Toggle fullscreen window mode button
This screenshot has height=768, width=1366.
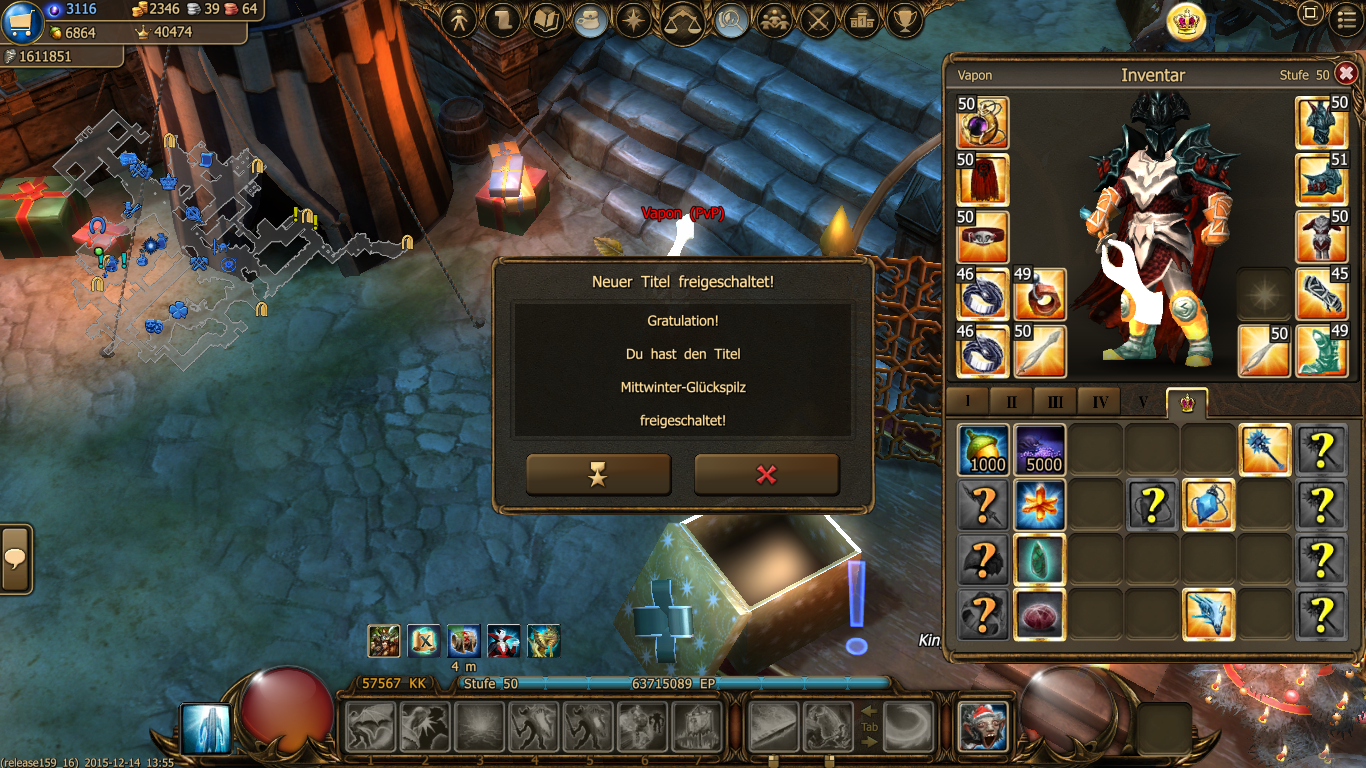tap(1309, 14)
